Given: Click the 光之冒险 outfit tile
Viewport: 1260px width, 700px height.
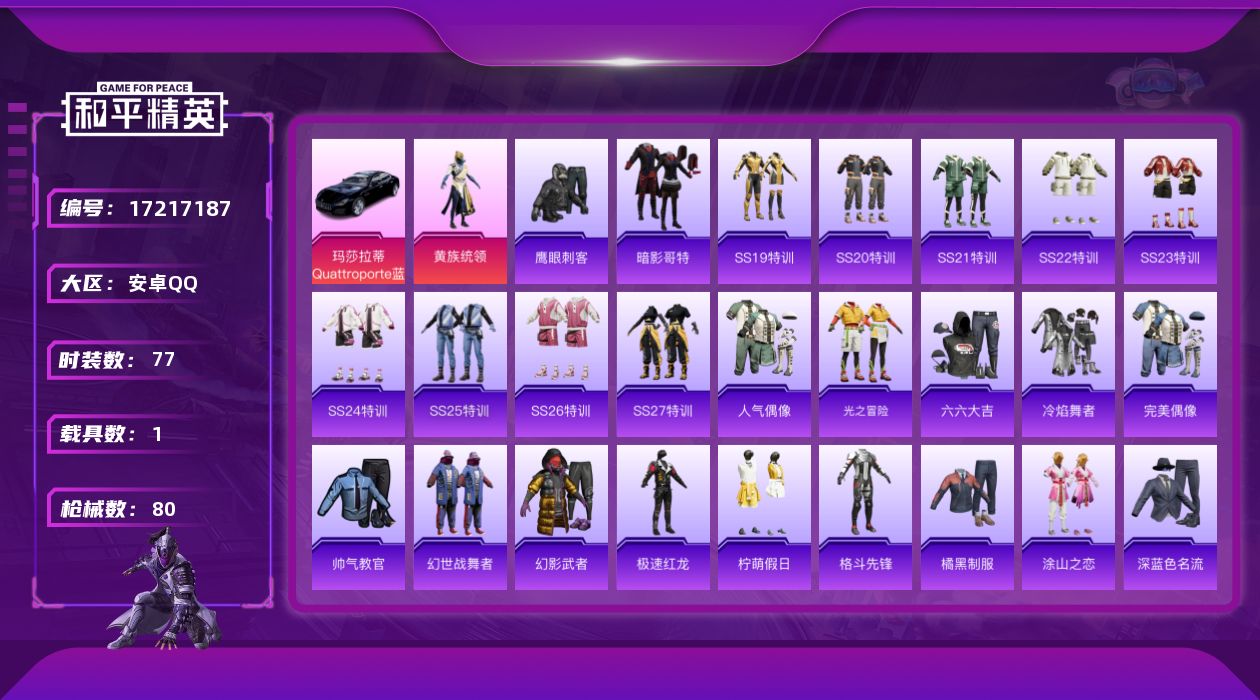Looking at the screenshot, I should point(865,364).
